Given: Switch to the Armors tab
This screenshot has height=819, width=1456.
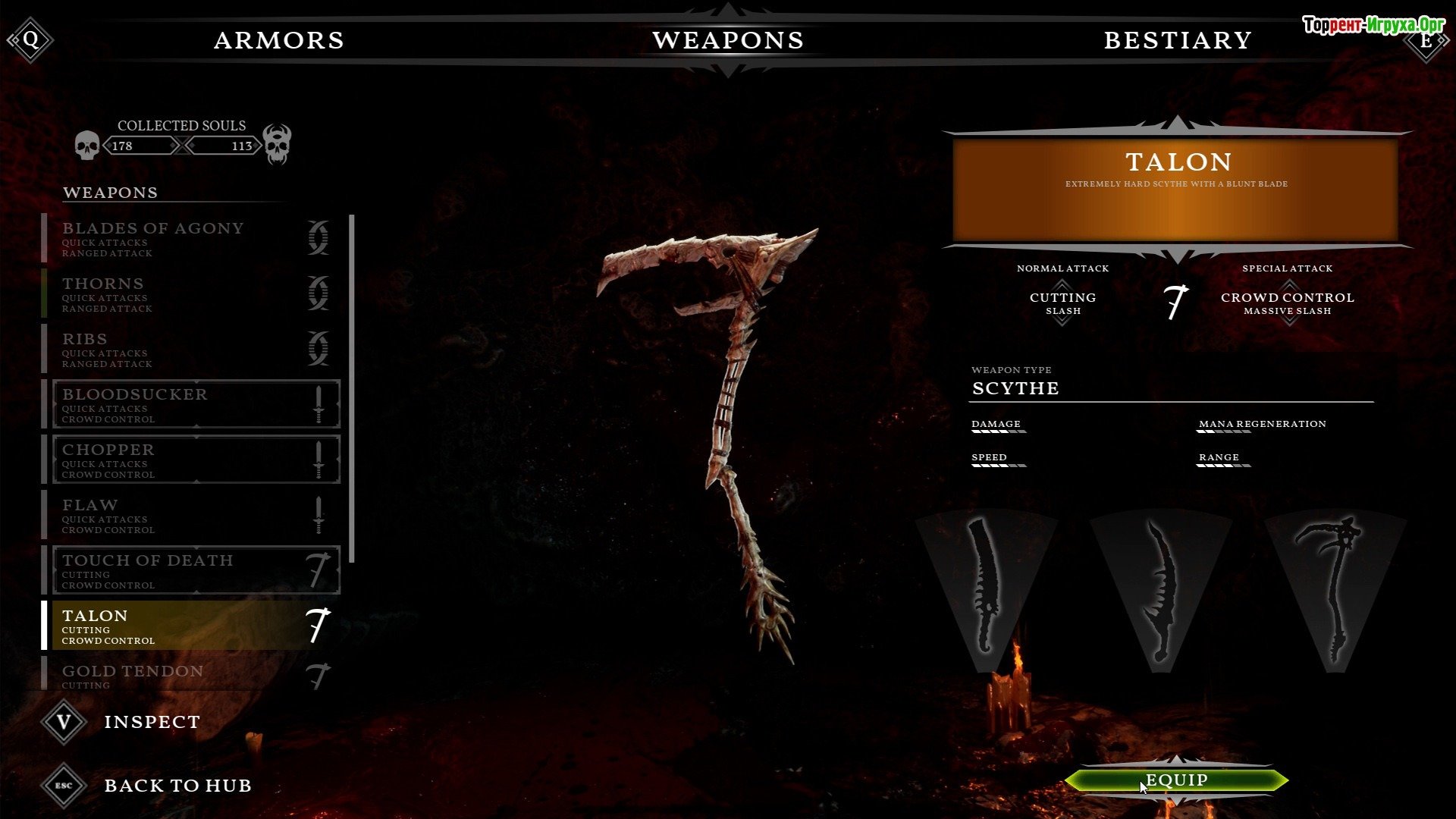Looking at the screenshot, I should (279, 40).
